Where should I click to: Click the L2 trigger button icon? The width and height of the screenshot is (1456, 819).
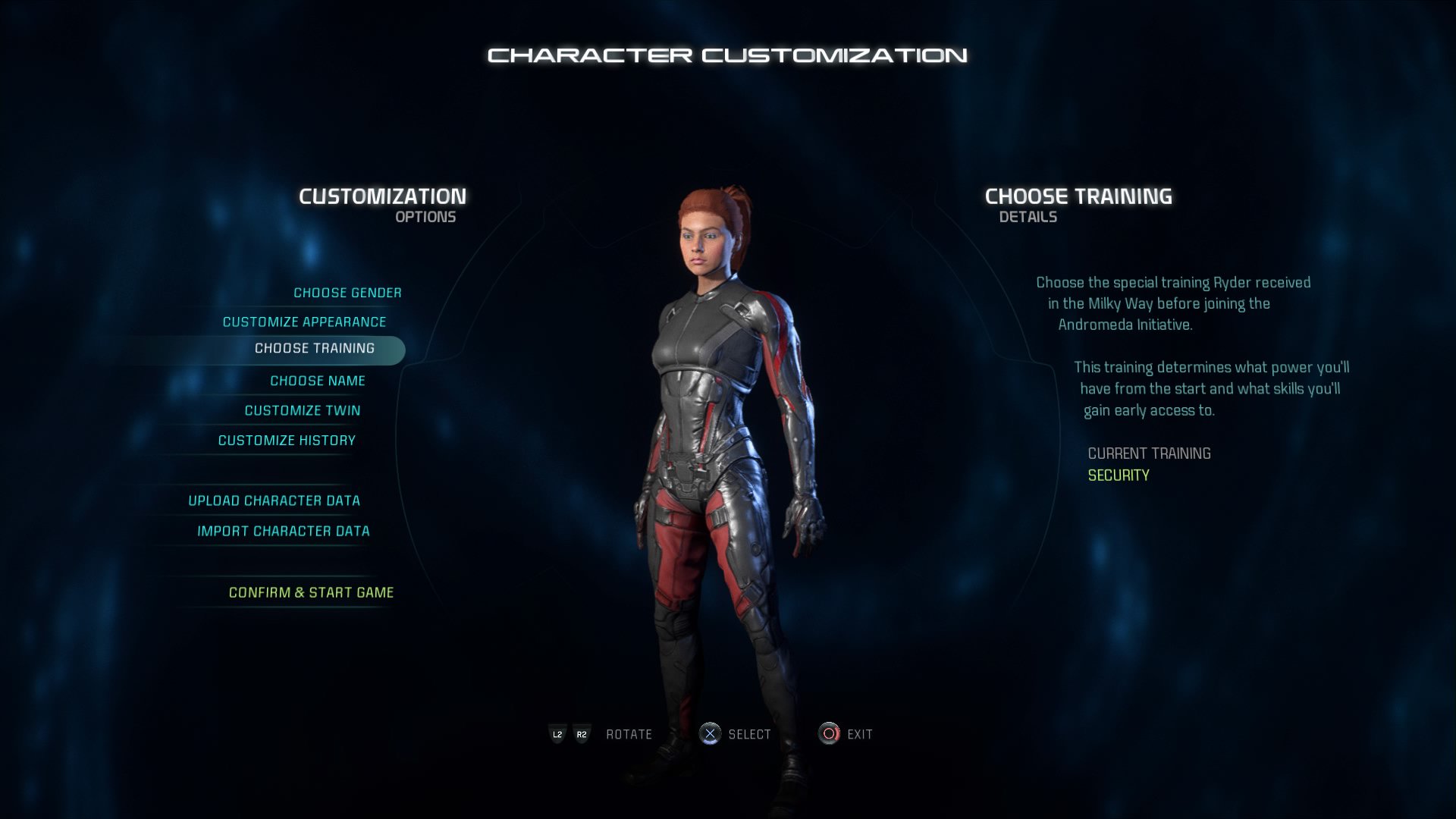(x=557, y=734)
